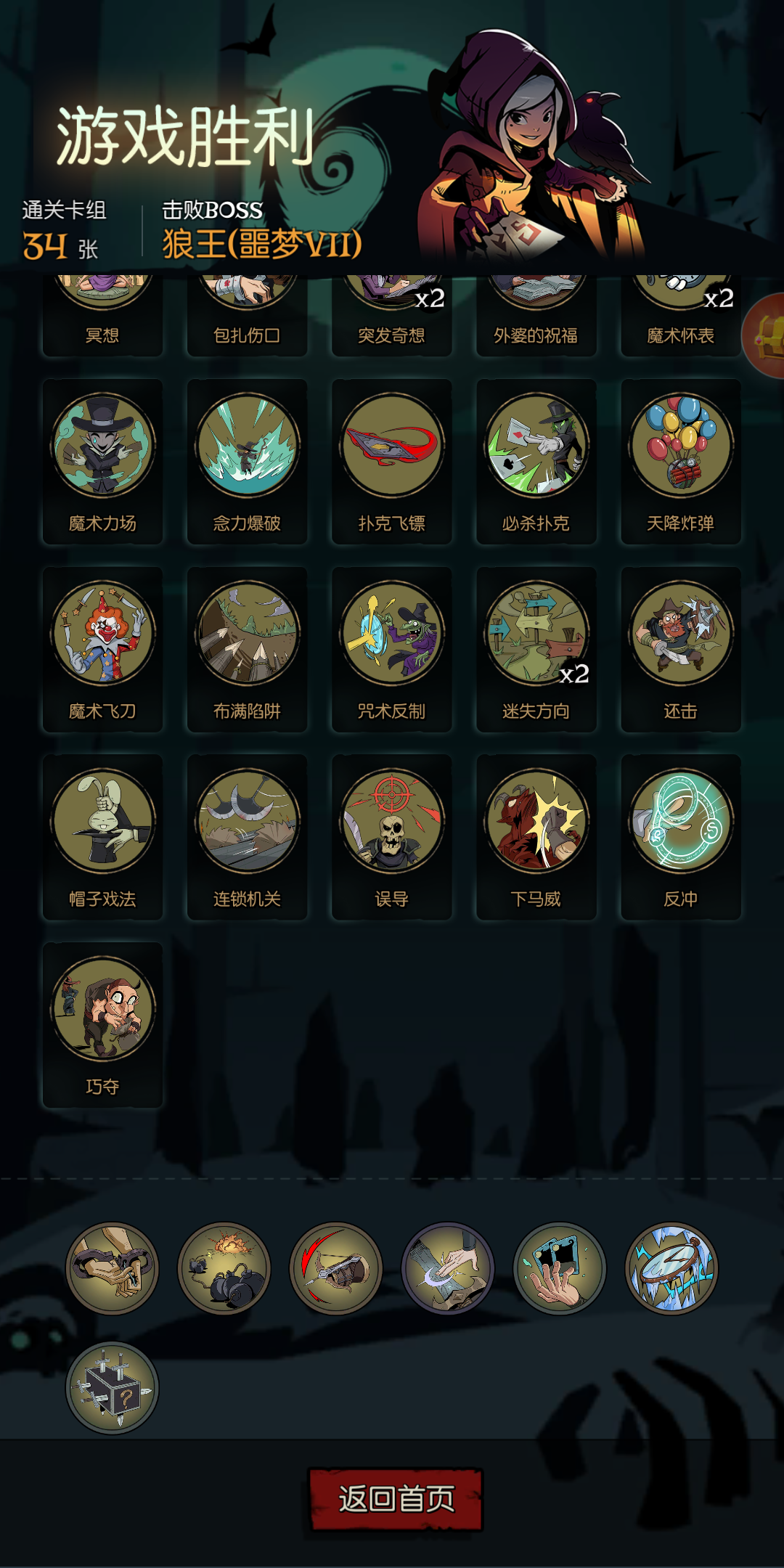View the 天降炸弹 balloon card

coord(680,461)
